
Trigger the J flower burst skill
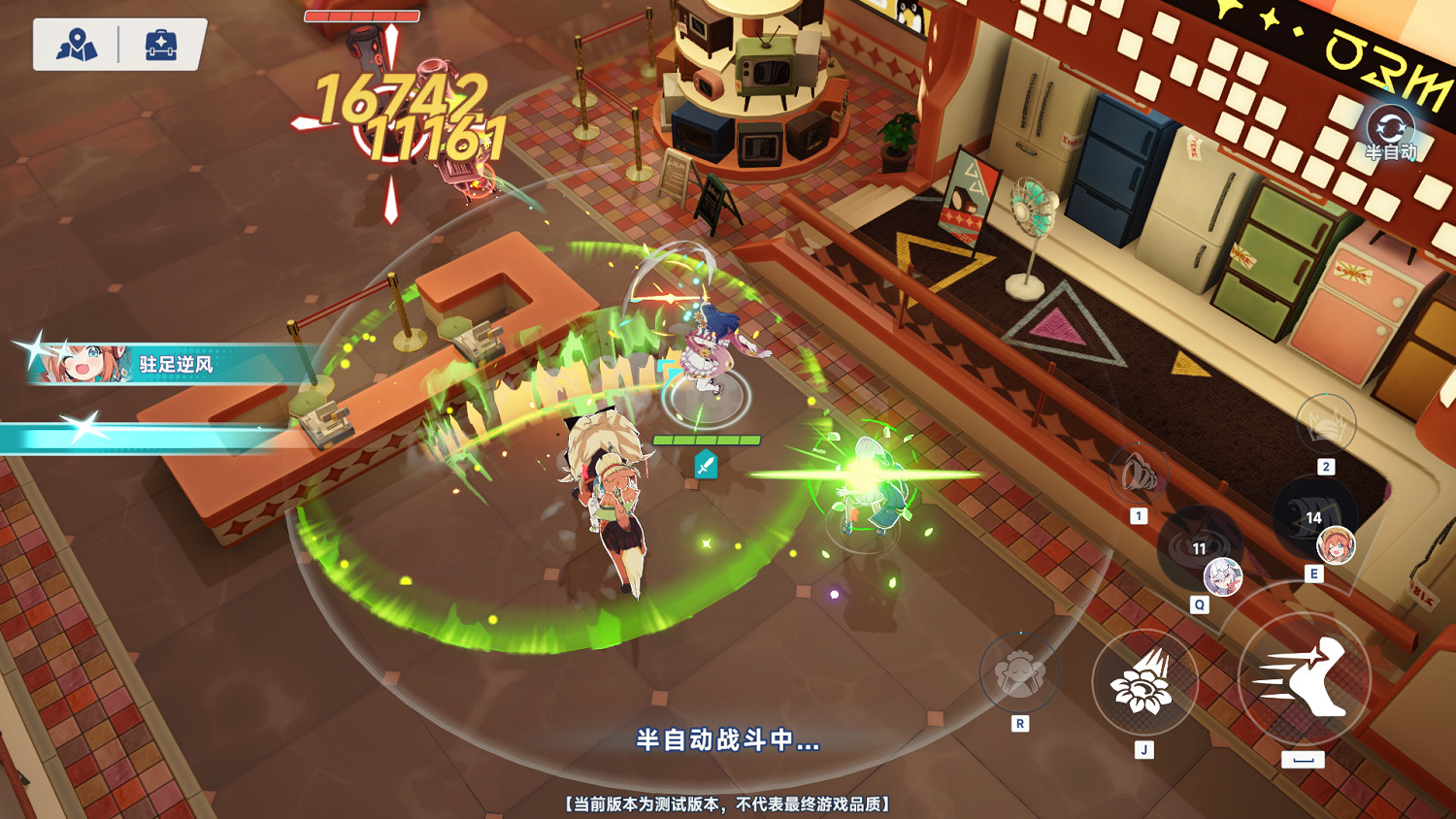pyautogui.click(x=1145, y=685)
